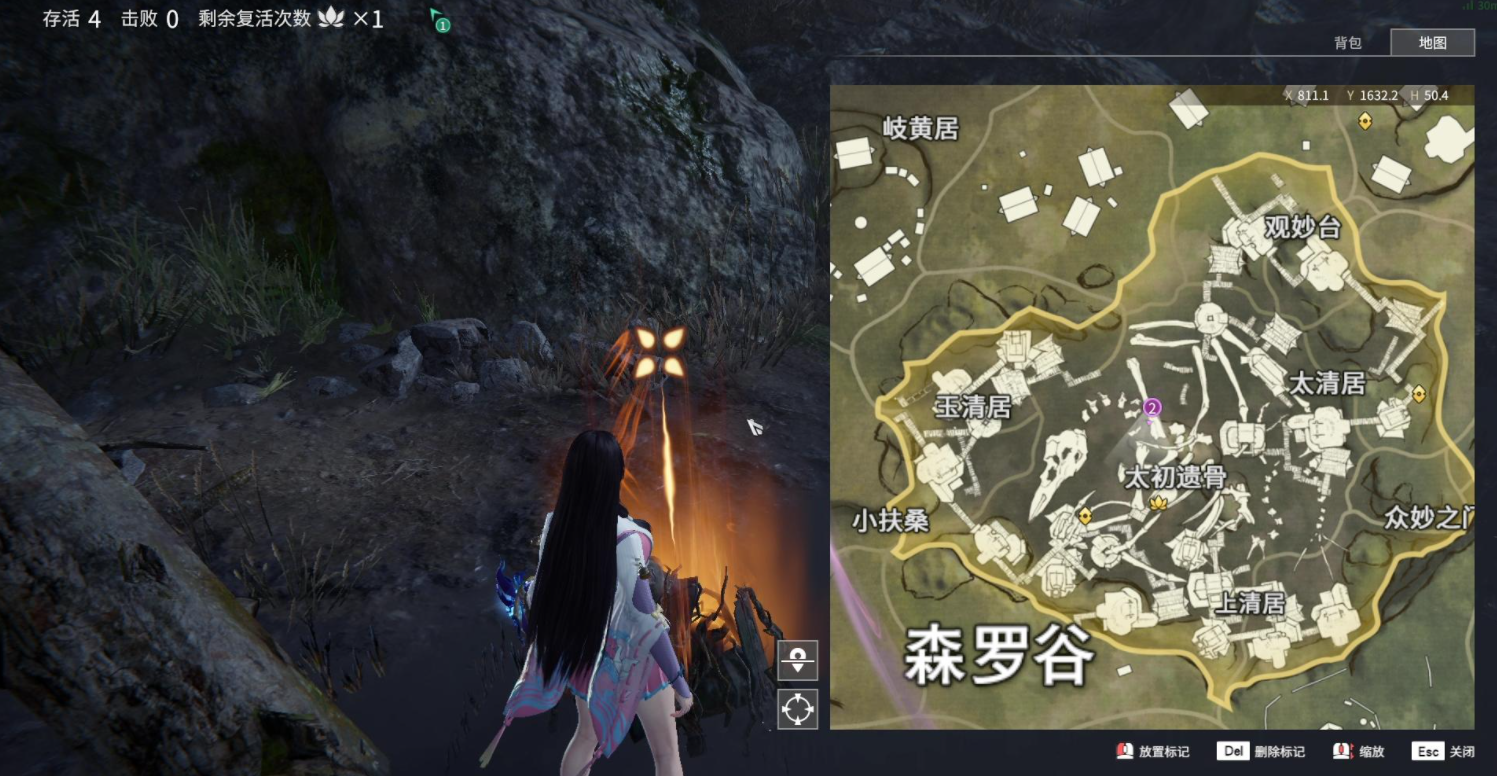Click the crosshair recenter map button
Image resolution: width=1497 pixels, height=776 pixels.
pyautogui.click(x=797, y=709)
